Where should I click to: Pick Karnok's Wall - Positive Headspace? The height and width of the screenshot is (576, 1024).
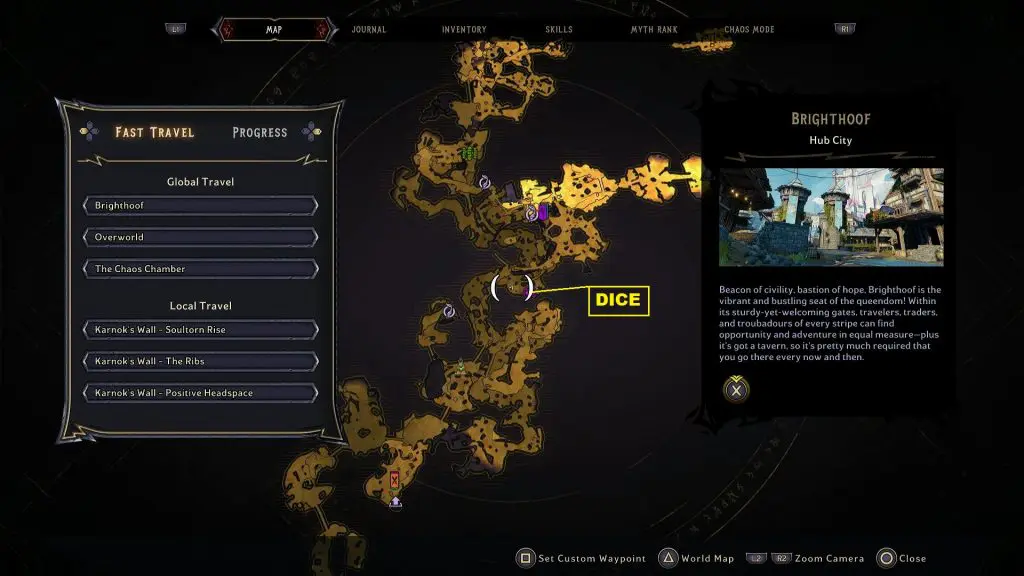(201, 393)
